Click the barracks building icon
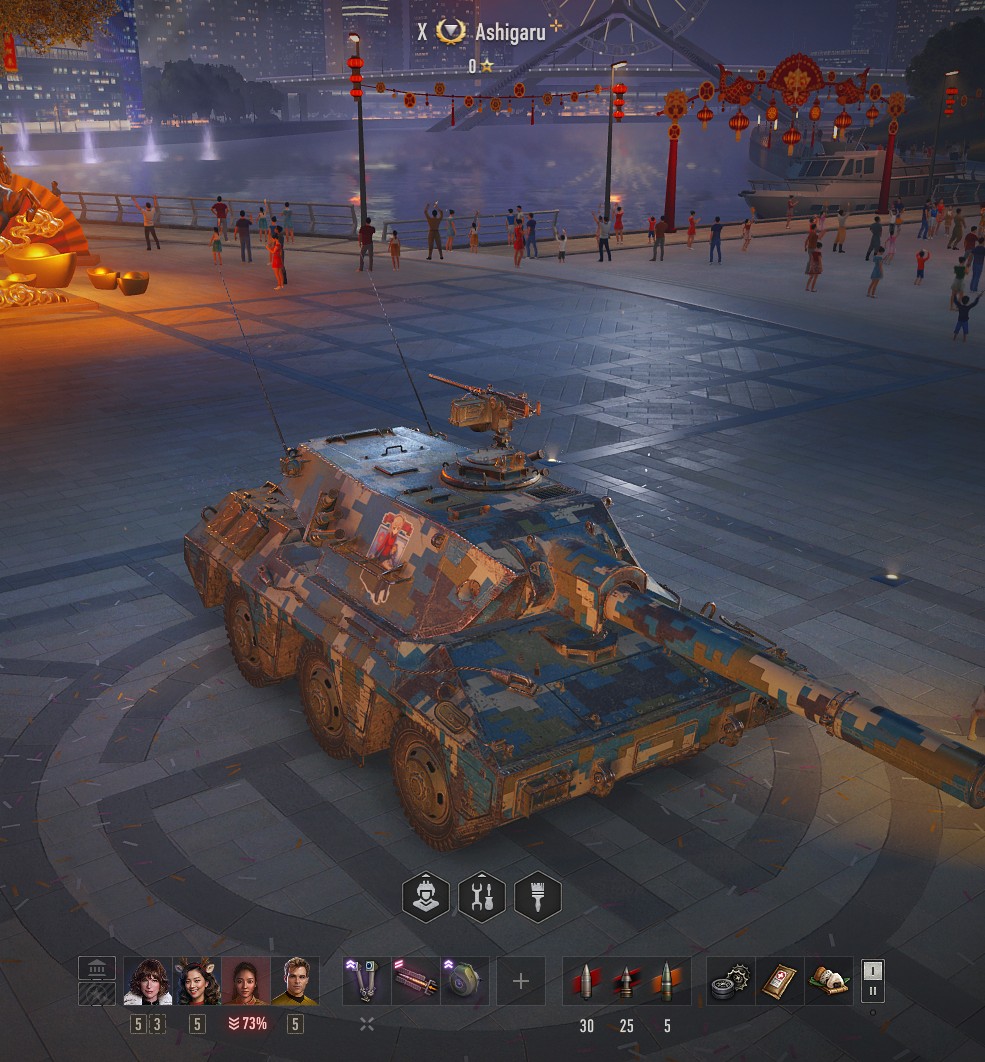Image resolution: width=985 pixels, height=1062 pixels. point(97,968)
